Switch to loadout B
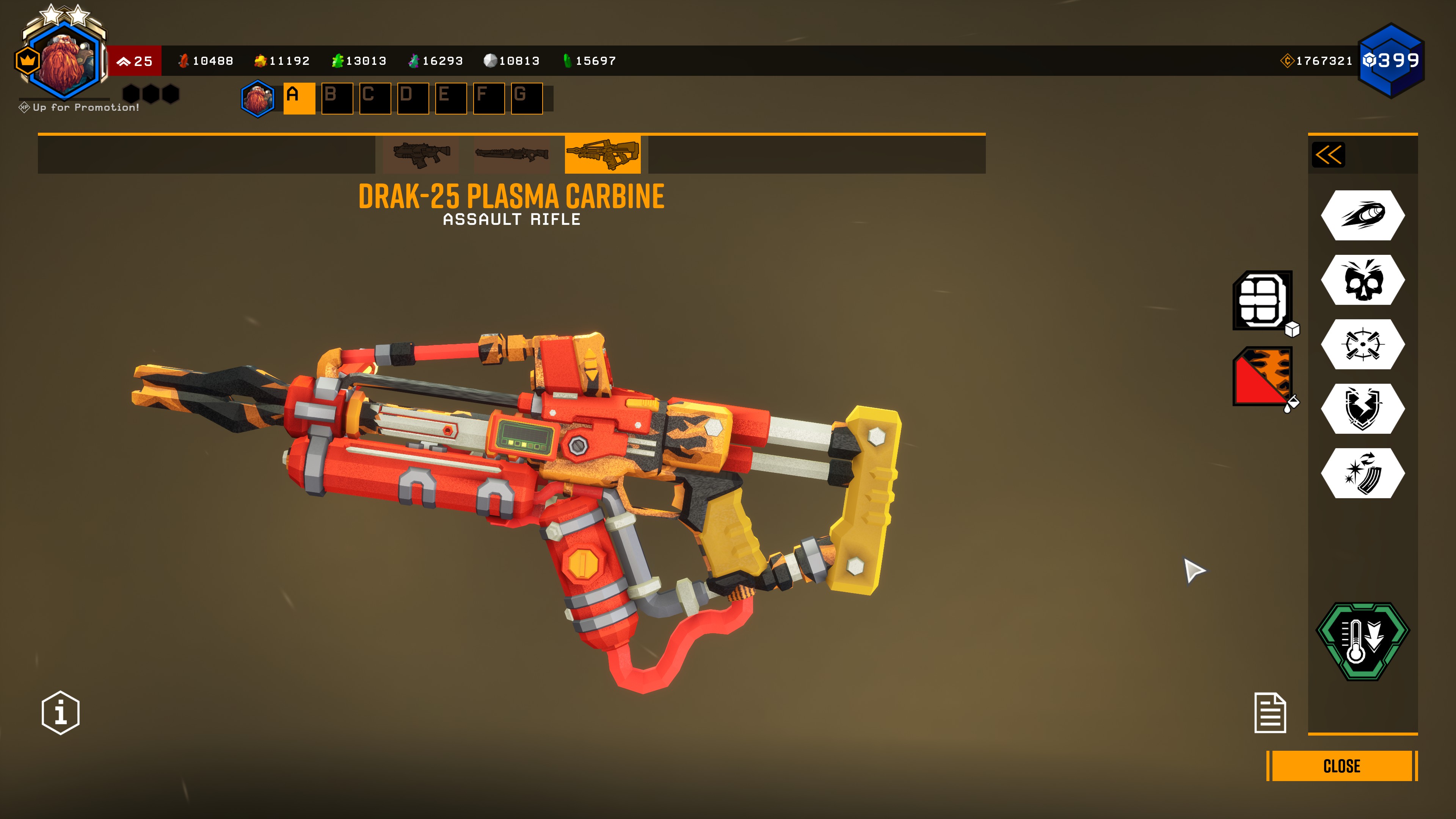Viewport: 1456px width, 819px height. 337,98
